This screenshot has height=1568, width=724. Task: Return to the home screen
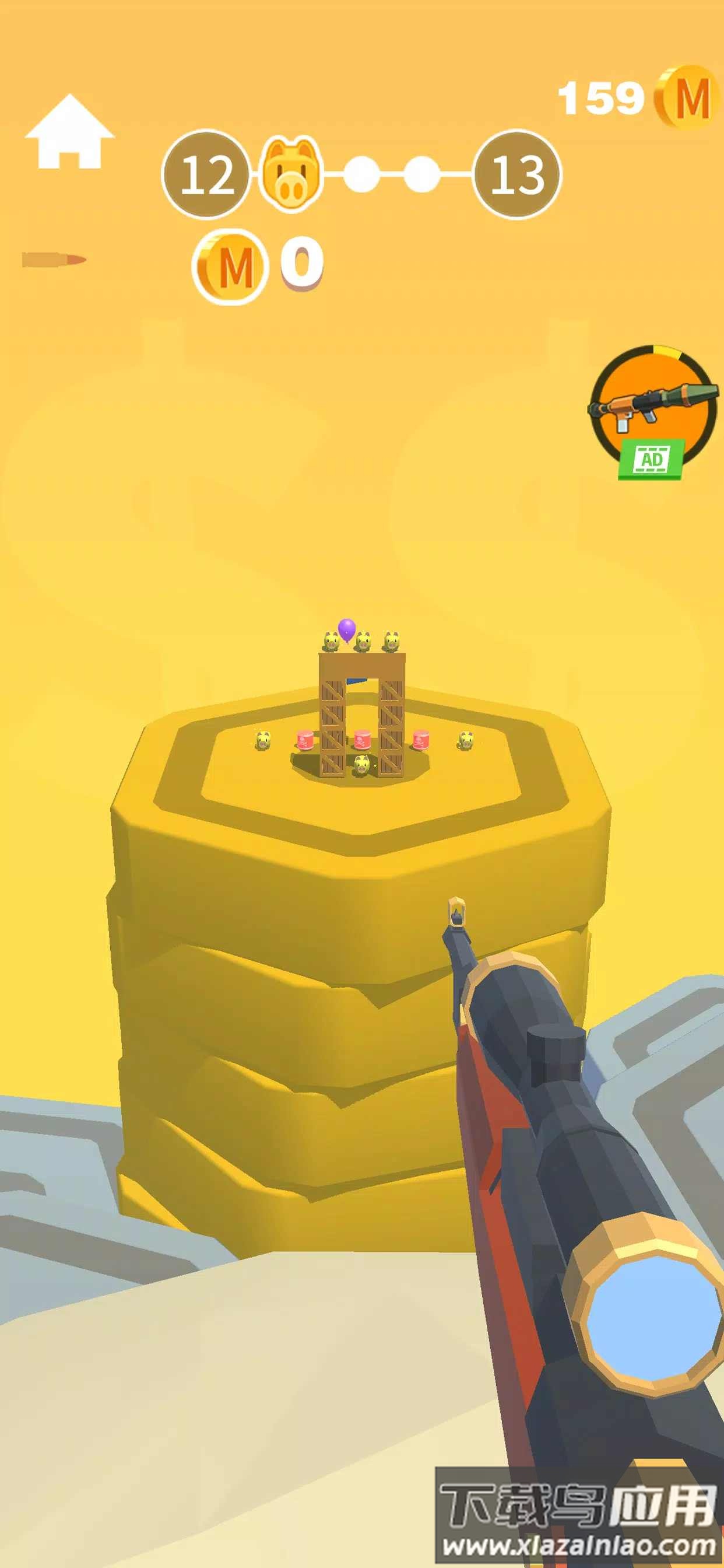point(69,132)
